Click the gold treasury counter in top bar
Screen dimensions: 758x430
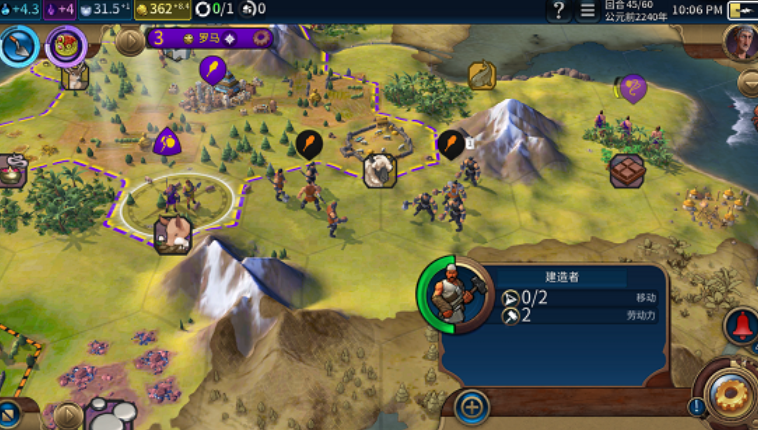click(160, 10)
